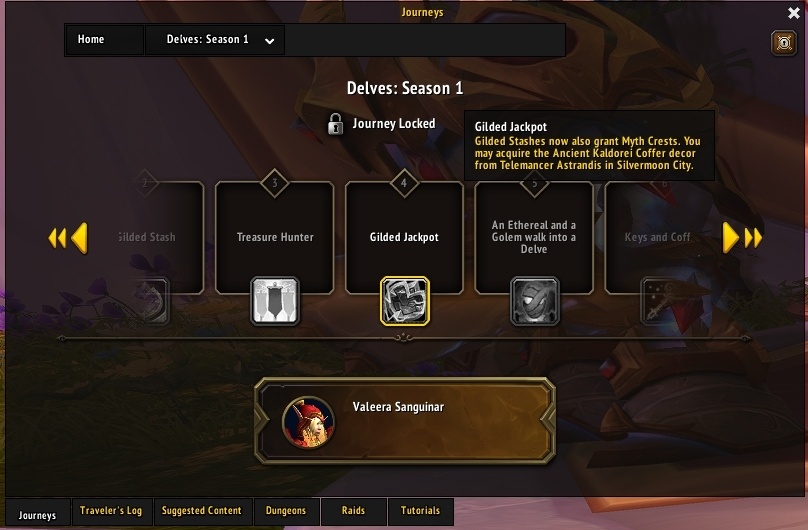Click the Treasure Hunter banner reward icon
This screenshot has width=808, height=530.
(x=275, y=301)
